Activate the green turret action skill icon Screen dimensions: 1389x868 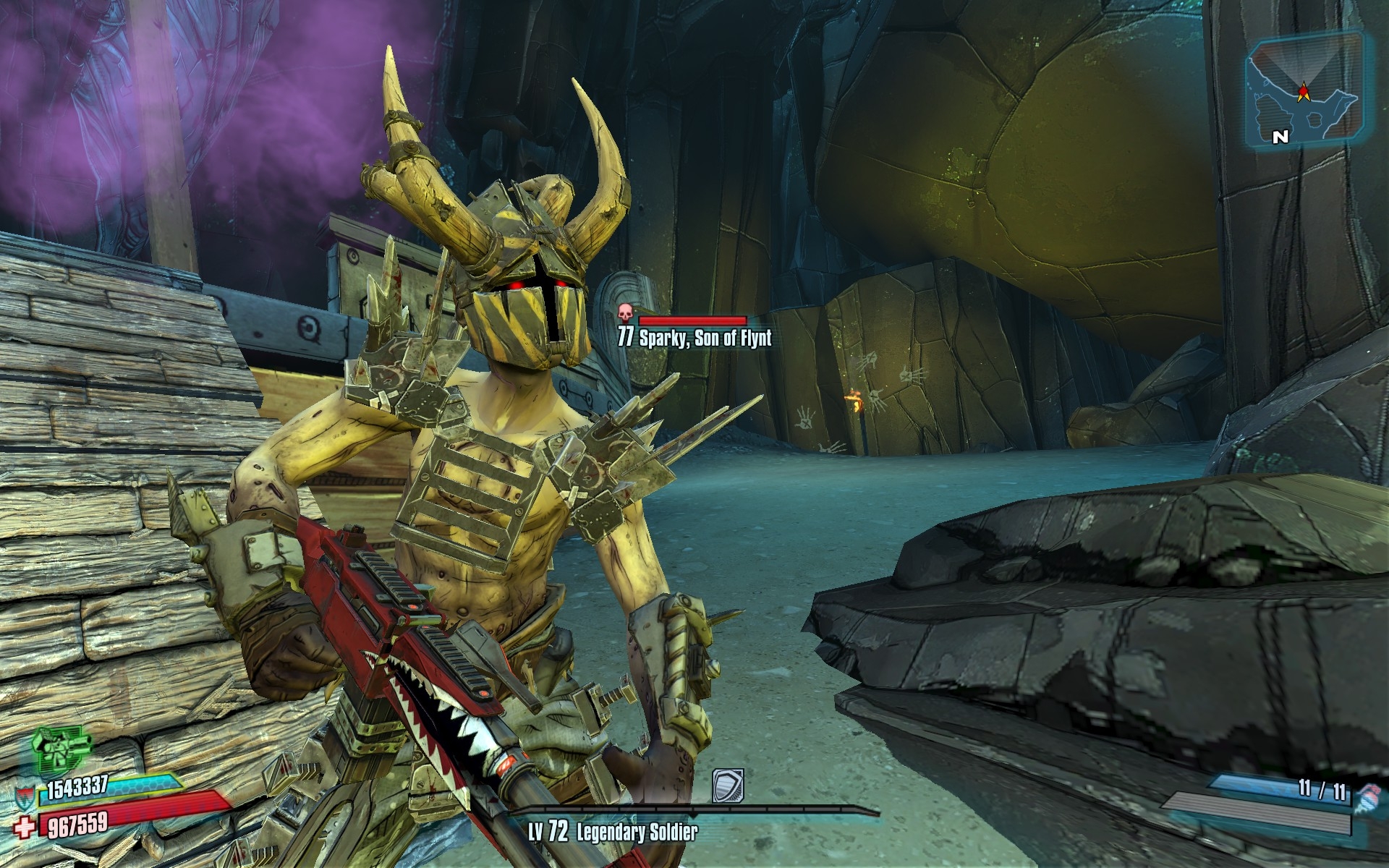(x=63, y=749)
